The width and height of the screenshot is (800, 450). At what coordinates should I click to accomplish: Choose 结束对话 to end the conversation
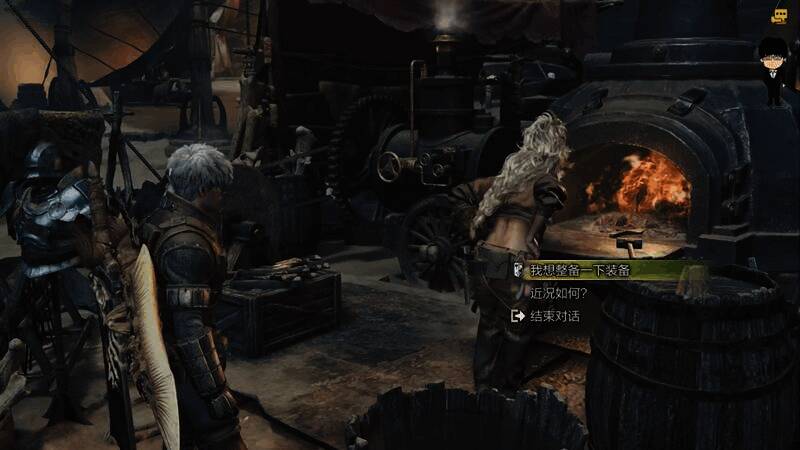(x=554, y=316)
